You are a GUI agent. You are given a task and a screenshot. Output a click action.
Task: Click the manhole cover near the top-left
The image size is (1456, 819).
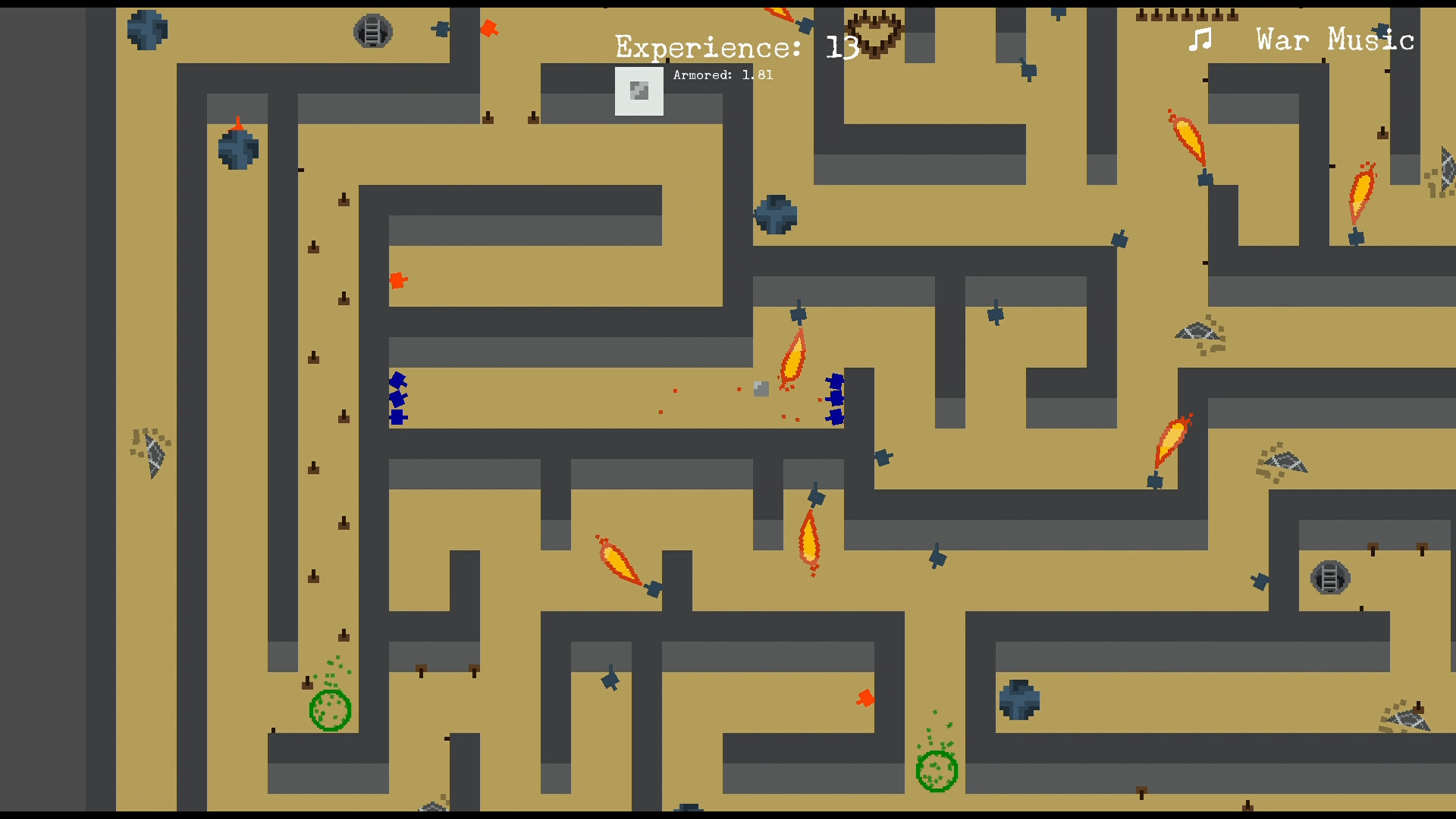[373, 30]
